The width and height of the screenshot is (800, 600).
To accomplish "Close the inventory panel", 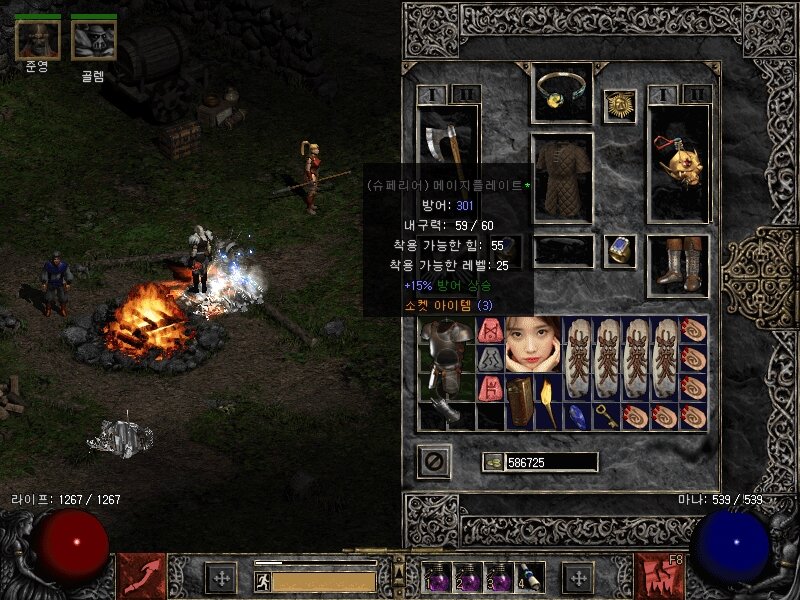I will [434, 461].
